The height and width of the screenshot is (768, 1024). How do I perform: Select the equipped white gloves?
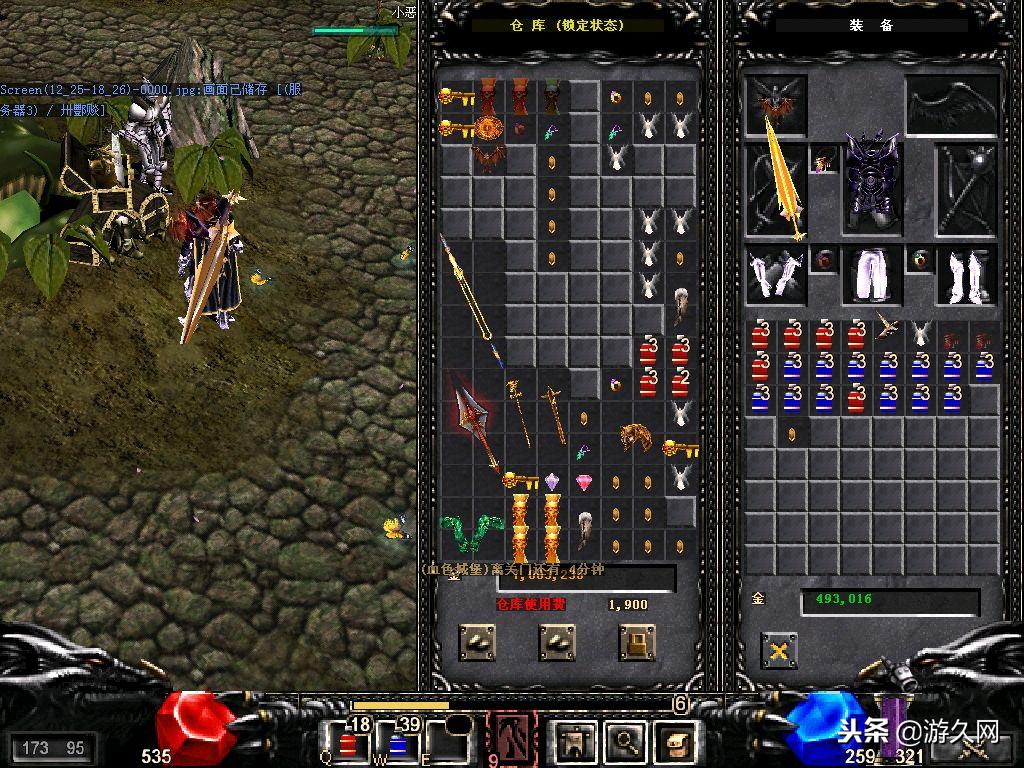pyautogui.click(x=776, y=275)
